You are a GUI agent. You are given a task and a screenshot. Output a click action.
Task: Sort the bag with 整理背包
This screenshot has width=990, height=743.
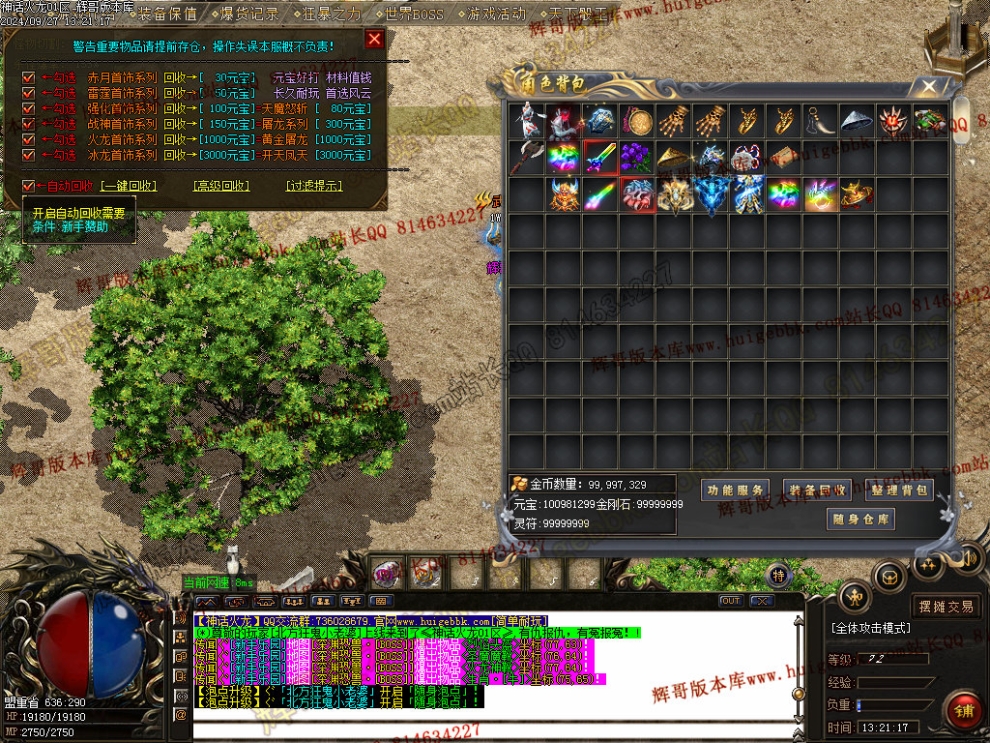tap(899, 490)
